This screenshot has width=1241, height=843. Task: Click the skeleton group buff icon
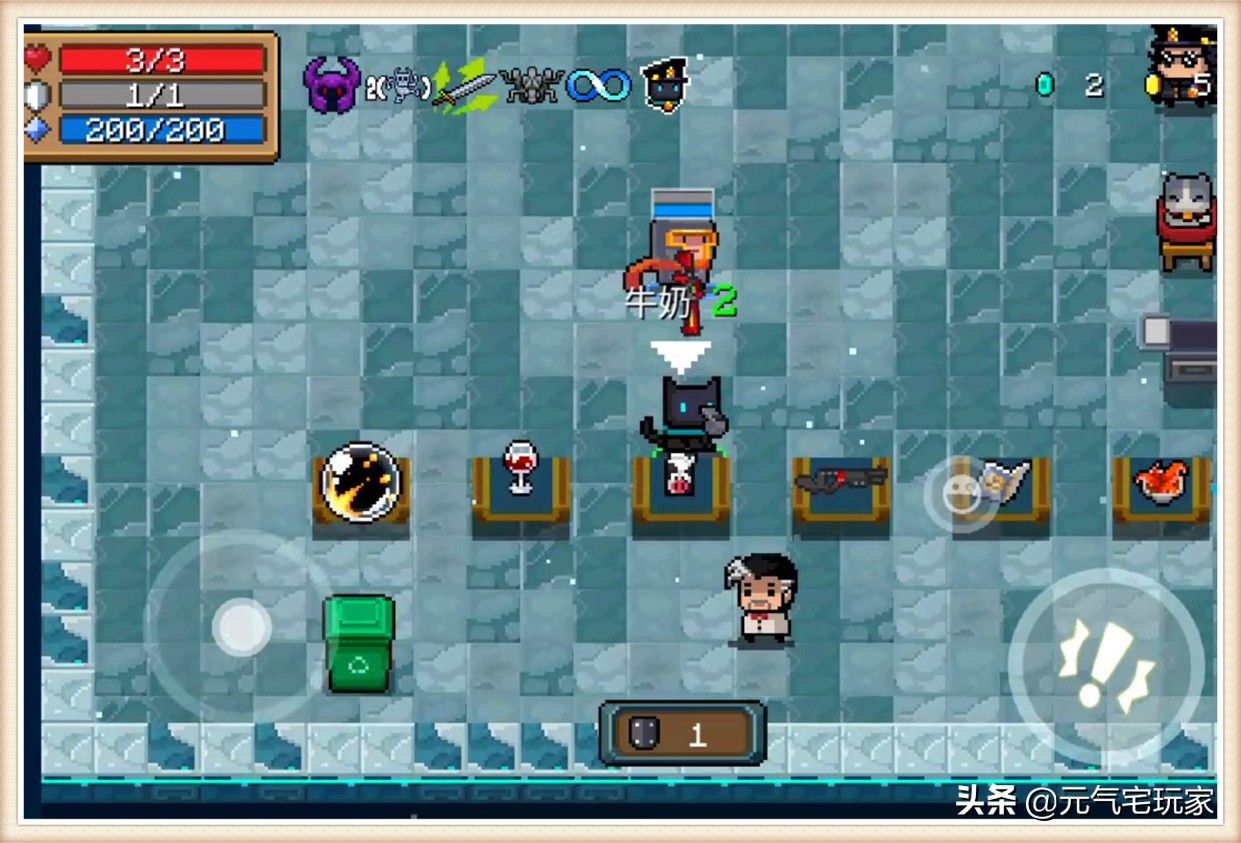531,86
